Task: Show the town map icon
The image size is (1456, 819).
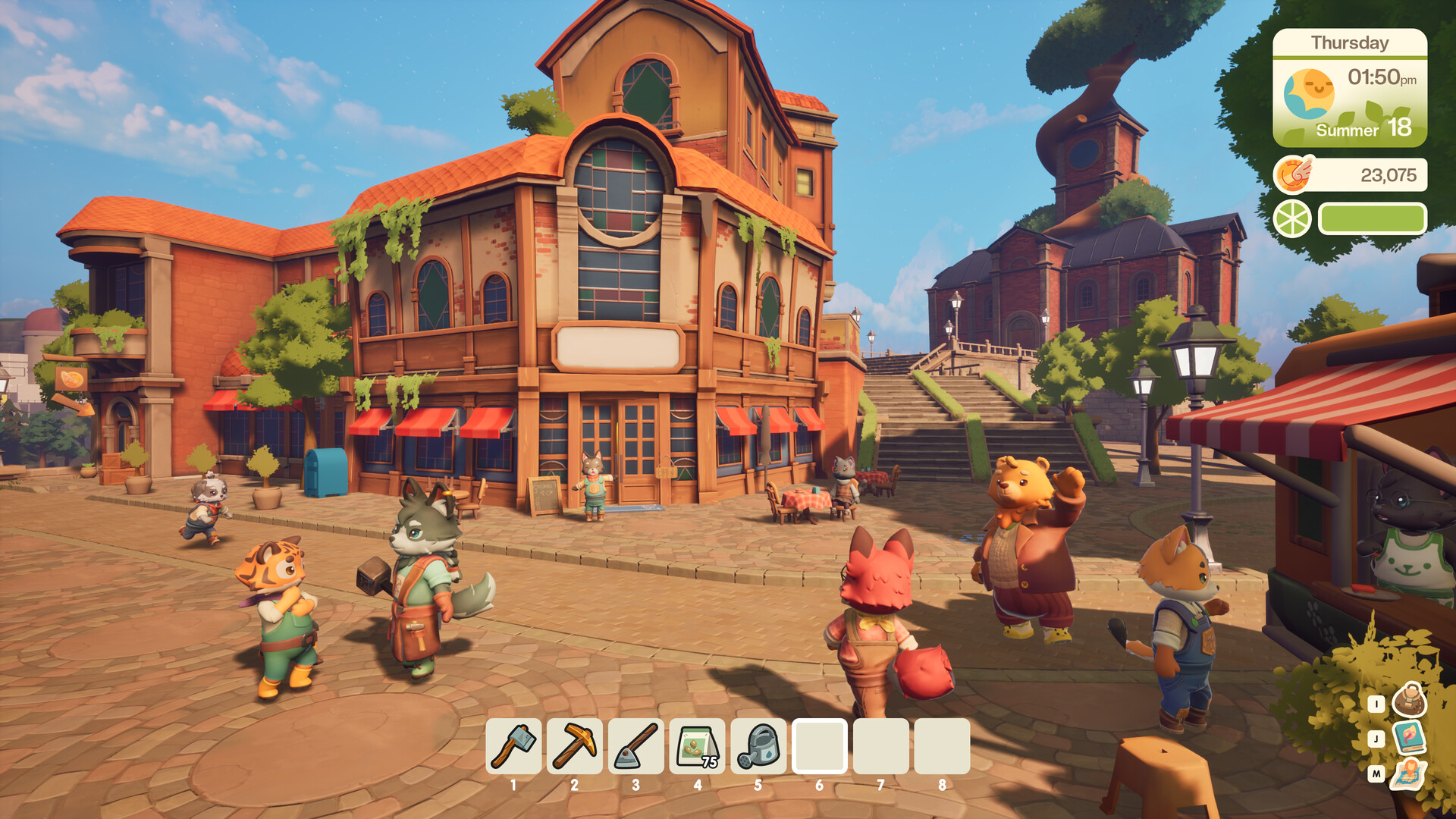Action: point(1409,774)
